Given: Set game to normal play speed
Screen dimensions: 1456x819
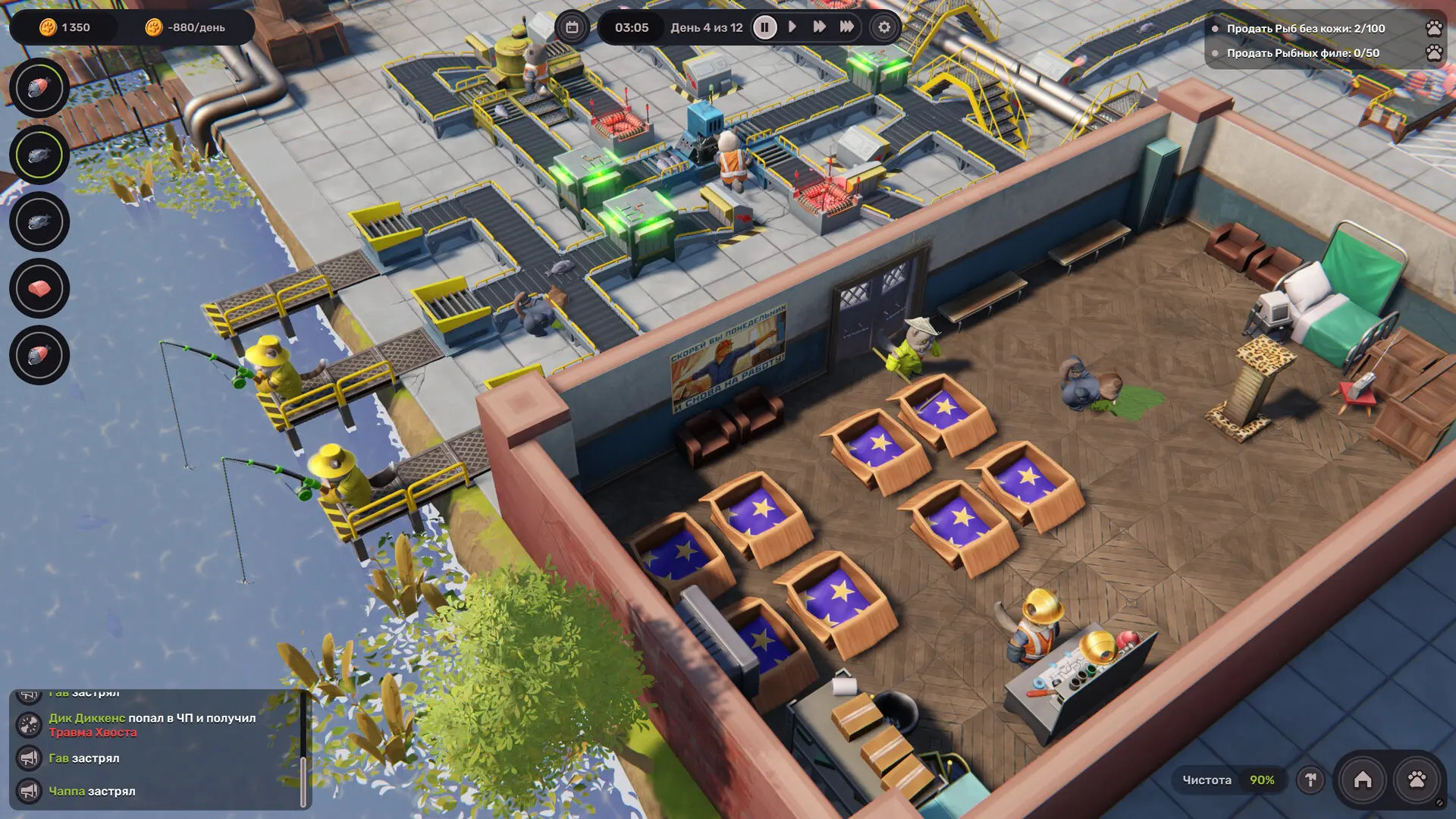Looking at the screenshot, I should [x=792, y=27].
